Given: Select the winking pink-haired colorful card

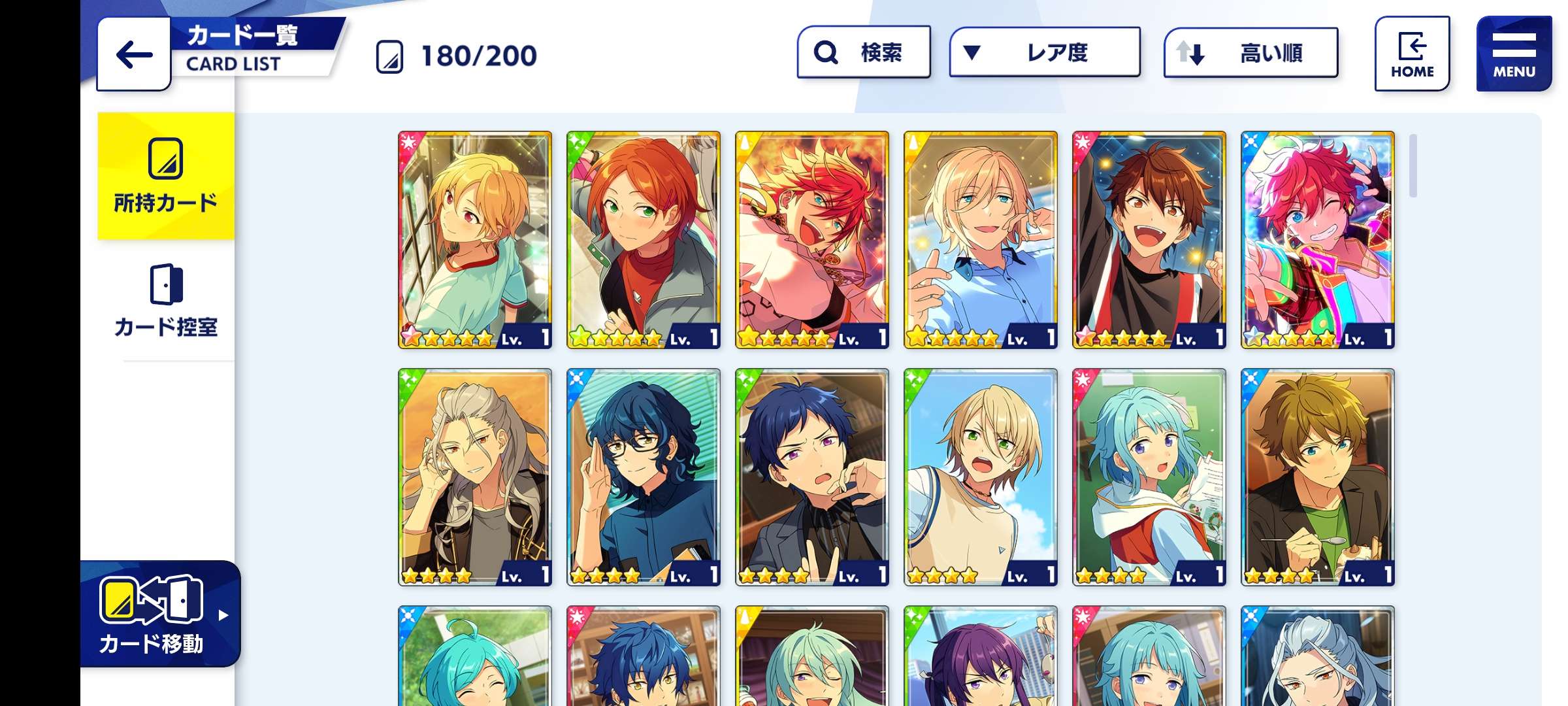Looking at the screenshot, I should click(x=1318, y=240).
